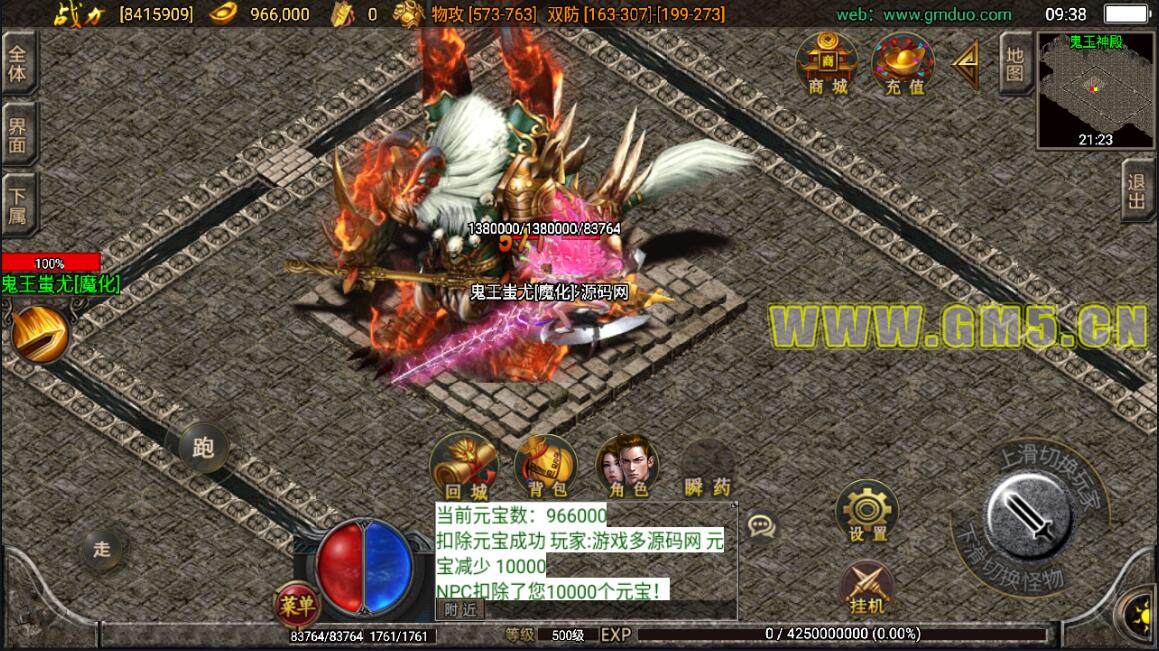Toggle the 跑 run button

click(203, 447)
